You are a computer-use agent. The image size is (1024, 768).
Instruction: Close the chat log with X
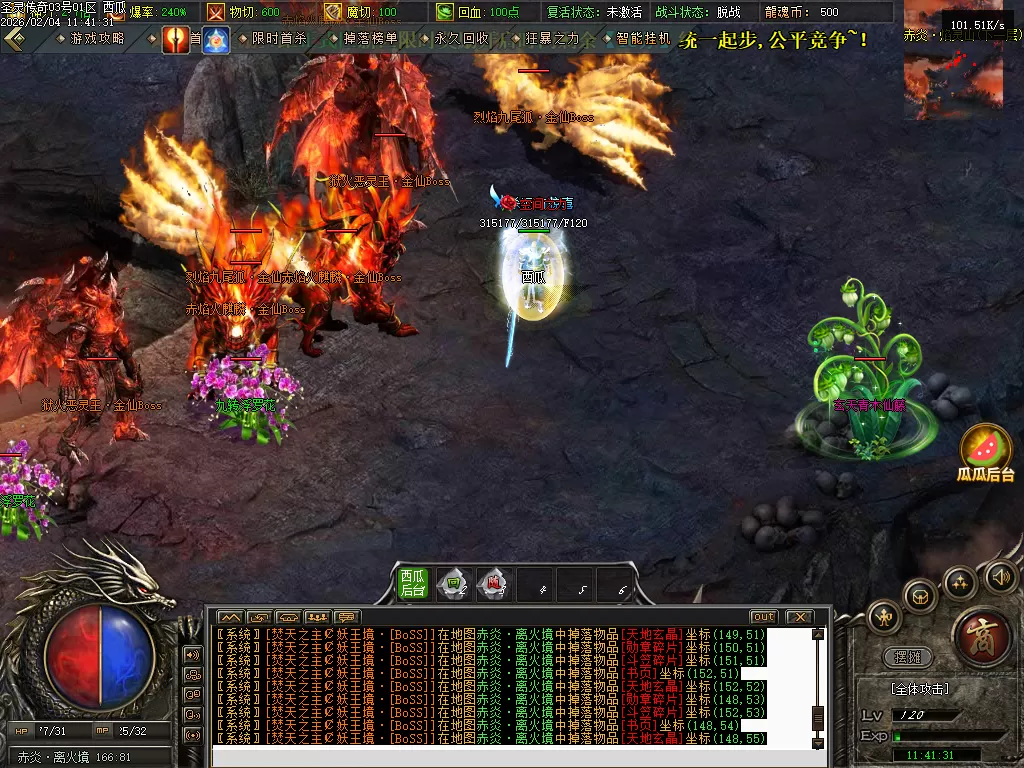coord(798,617)
